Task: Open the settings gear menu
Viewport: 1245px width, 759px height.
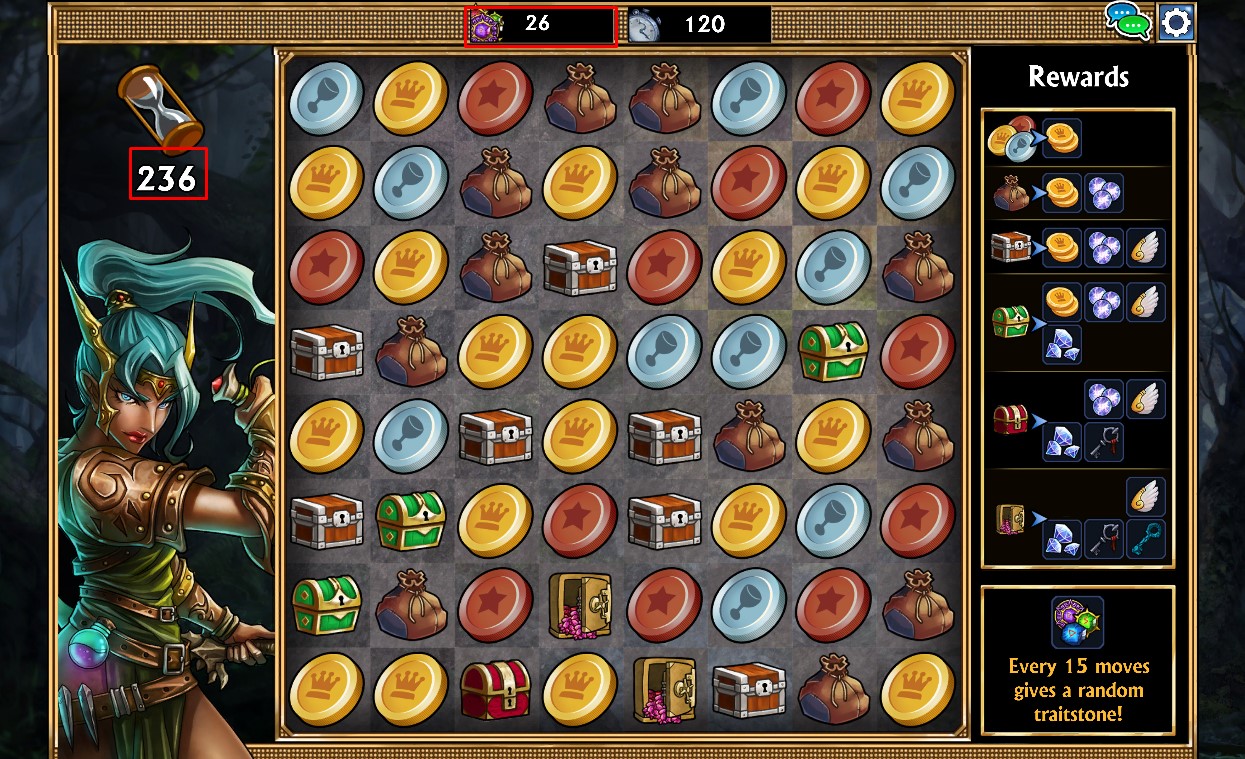Action: (x=1176, y=22)
